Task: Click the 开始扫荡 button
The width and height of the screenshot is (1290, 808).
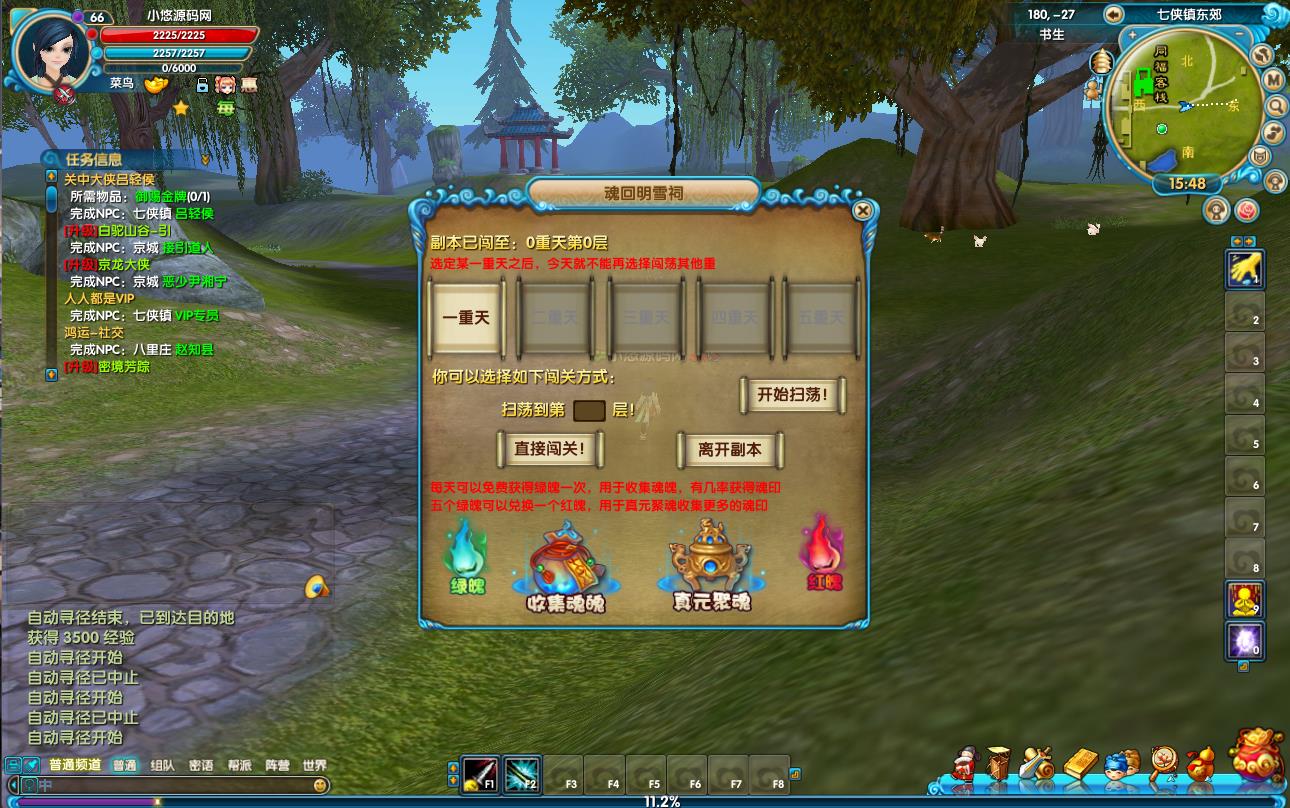Action: coord(793,395)
